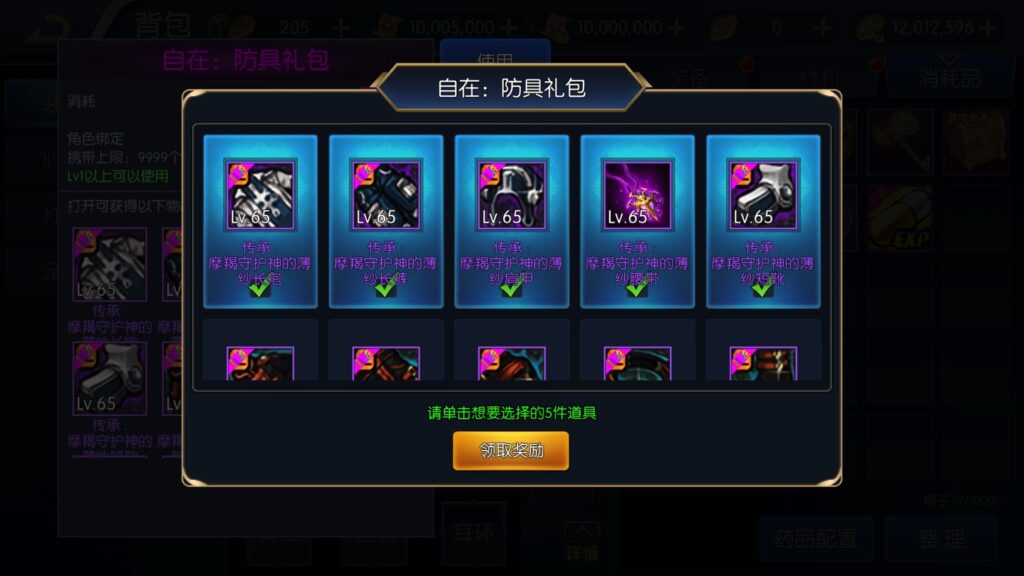The width and height of the screenshot is (1024, 576).
Task: Pick the 薄纱肩甲 shoulder armor card
Action: tap(511, 220)
